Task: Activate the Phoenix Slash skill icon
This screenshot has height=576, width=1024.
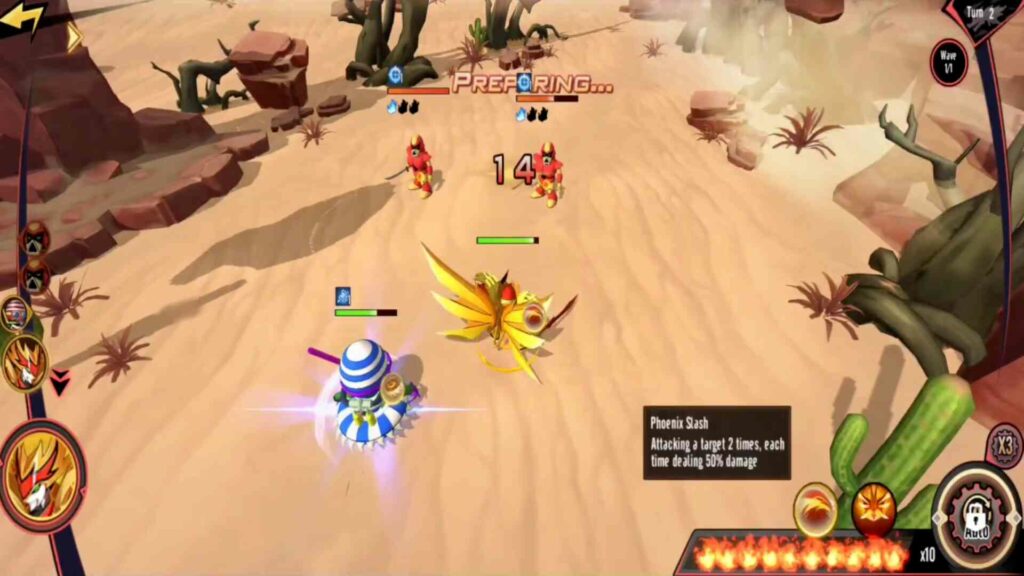Action: 815,509
